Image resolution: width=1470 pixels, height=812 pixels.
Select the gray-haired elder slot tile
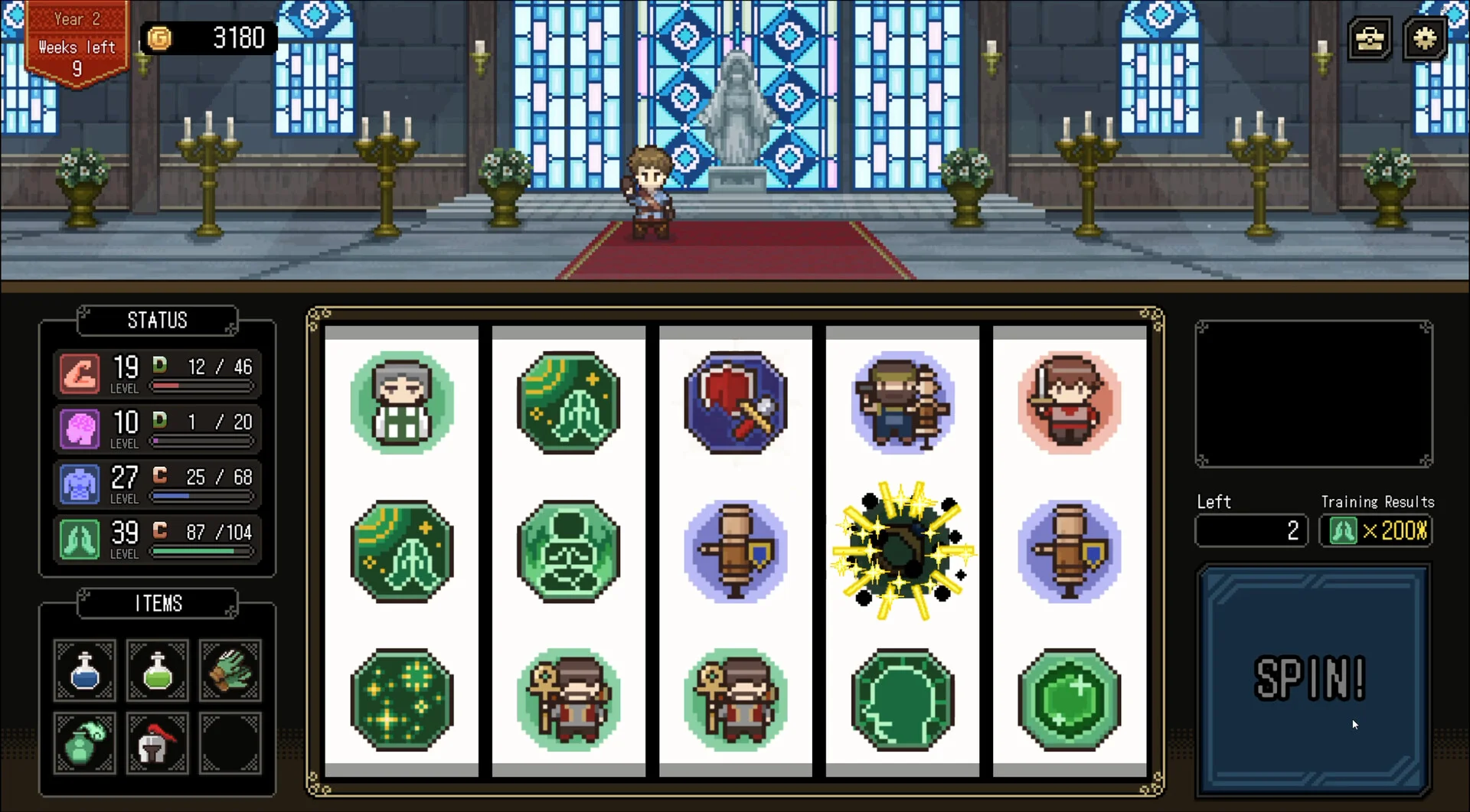tap(402, 403)
